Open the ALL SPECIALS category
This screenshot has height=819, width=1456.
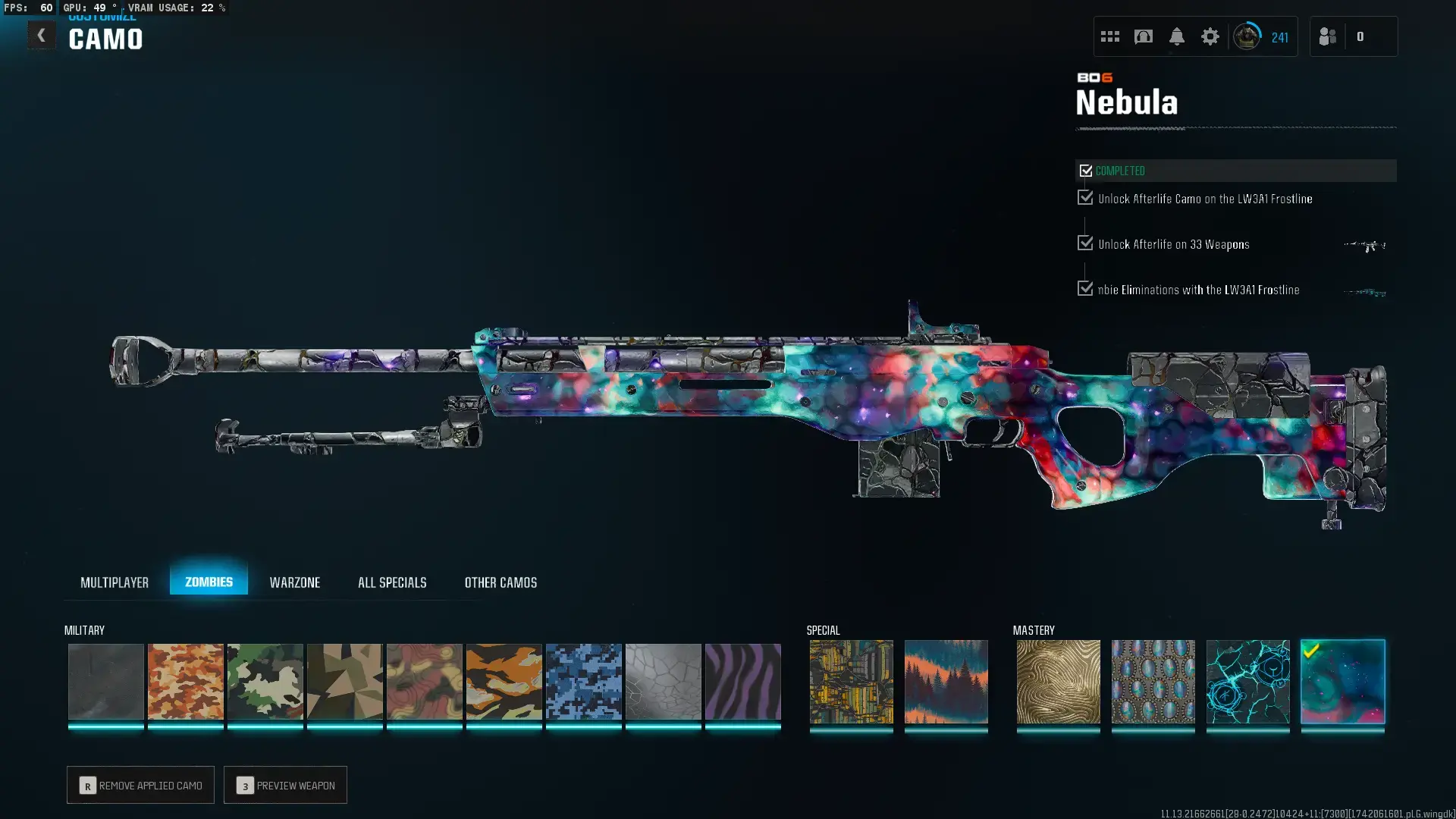(392, 582)
